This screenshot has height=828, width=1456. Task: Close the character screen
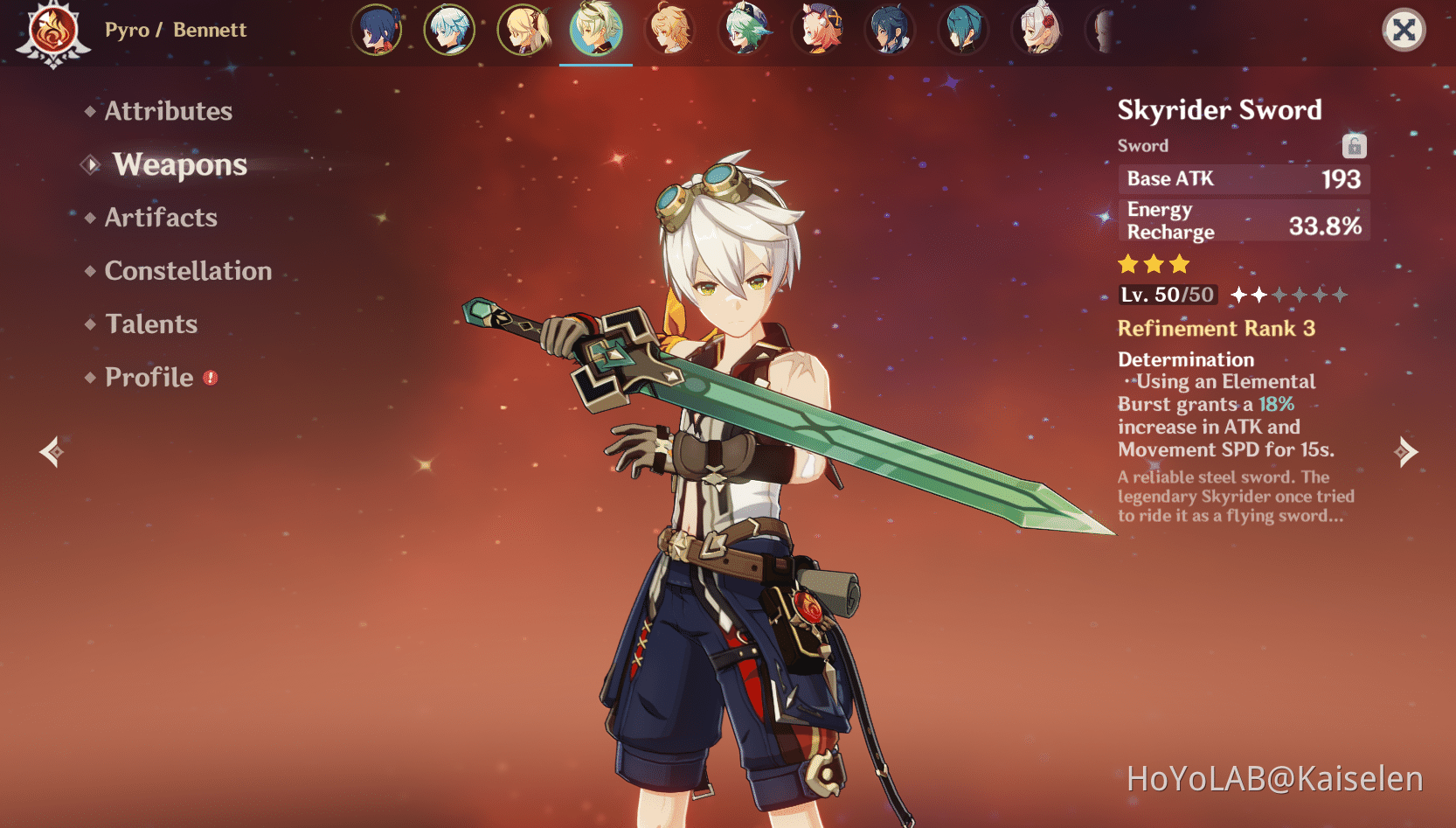[1404, 31]
